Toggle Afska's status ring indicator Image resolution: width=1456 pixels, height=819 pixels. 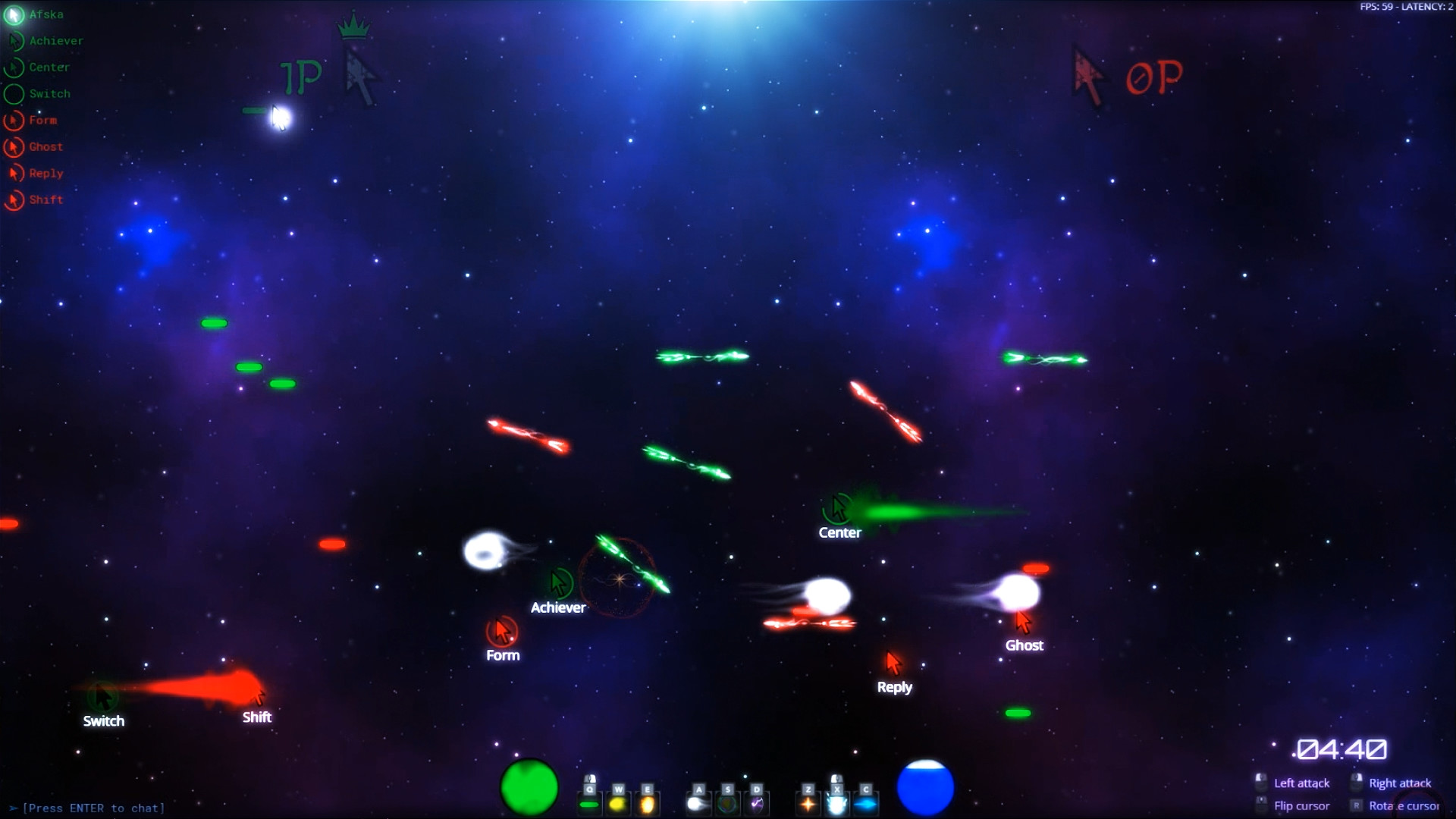click(14, 14)
